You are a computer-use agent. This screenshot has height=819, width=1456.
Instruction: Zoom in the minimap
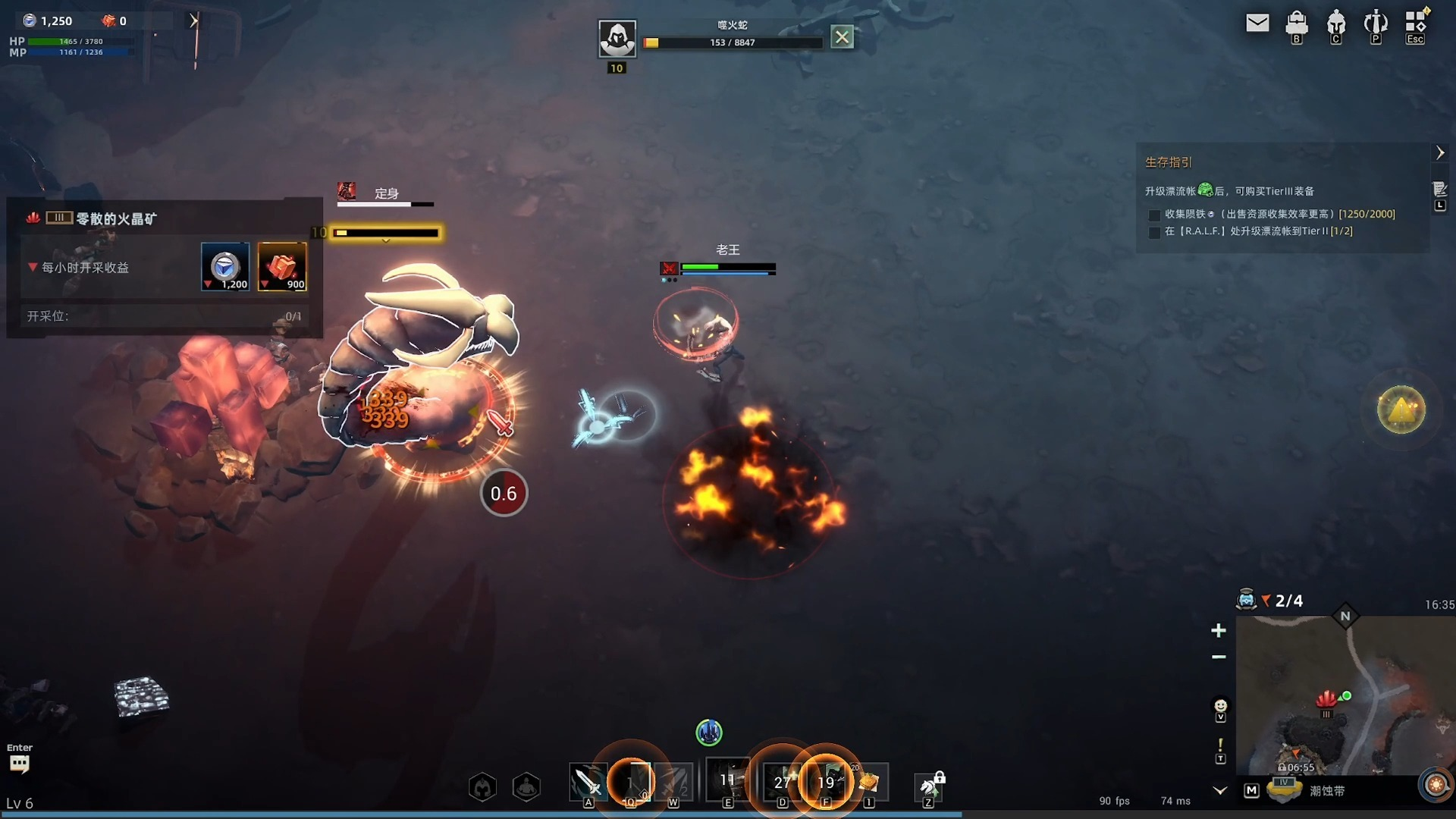point(1219,630)
